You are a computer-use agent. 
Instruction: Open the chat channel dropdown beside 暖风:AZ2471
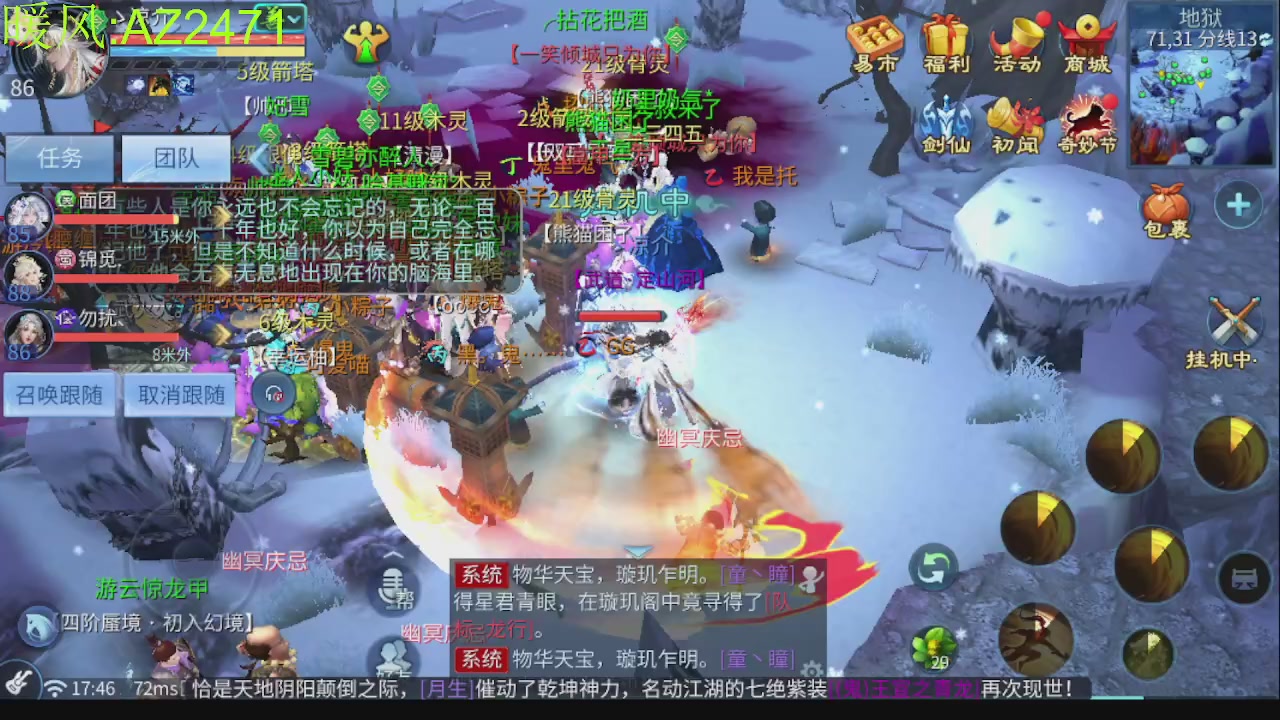(293, 18)
